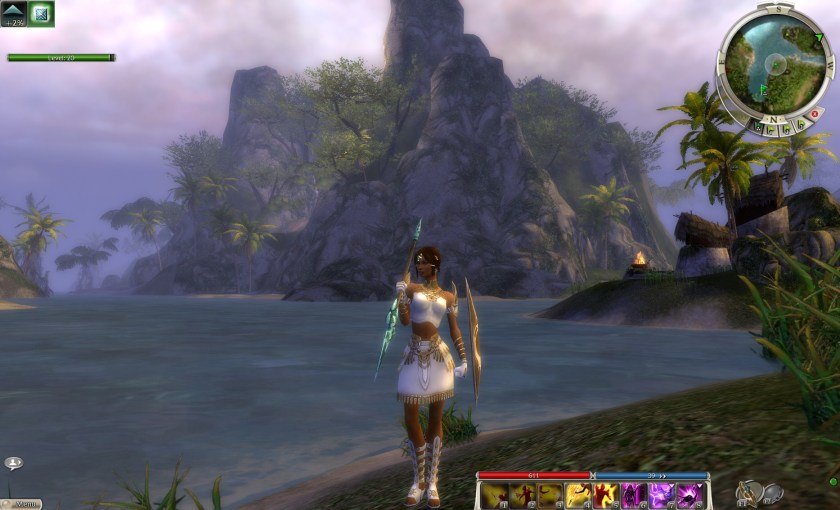
Task: Click the chat speech bubble icon
Action: [x=13, y=463]
